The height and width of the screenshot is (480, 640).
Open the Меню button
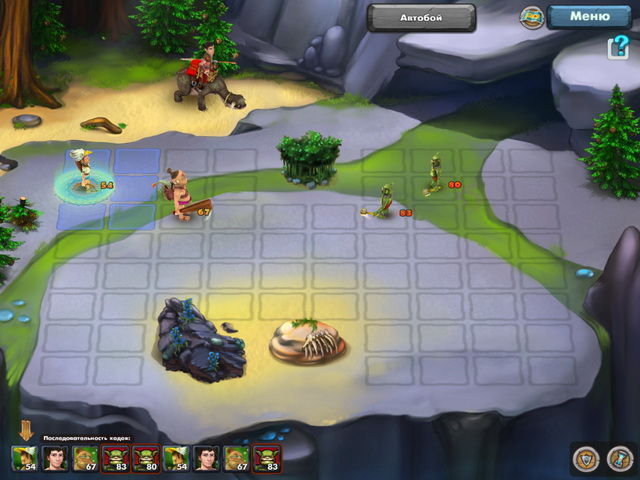click(589, 16)
